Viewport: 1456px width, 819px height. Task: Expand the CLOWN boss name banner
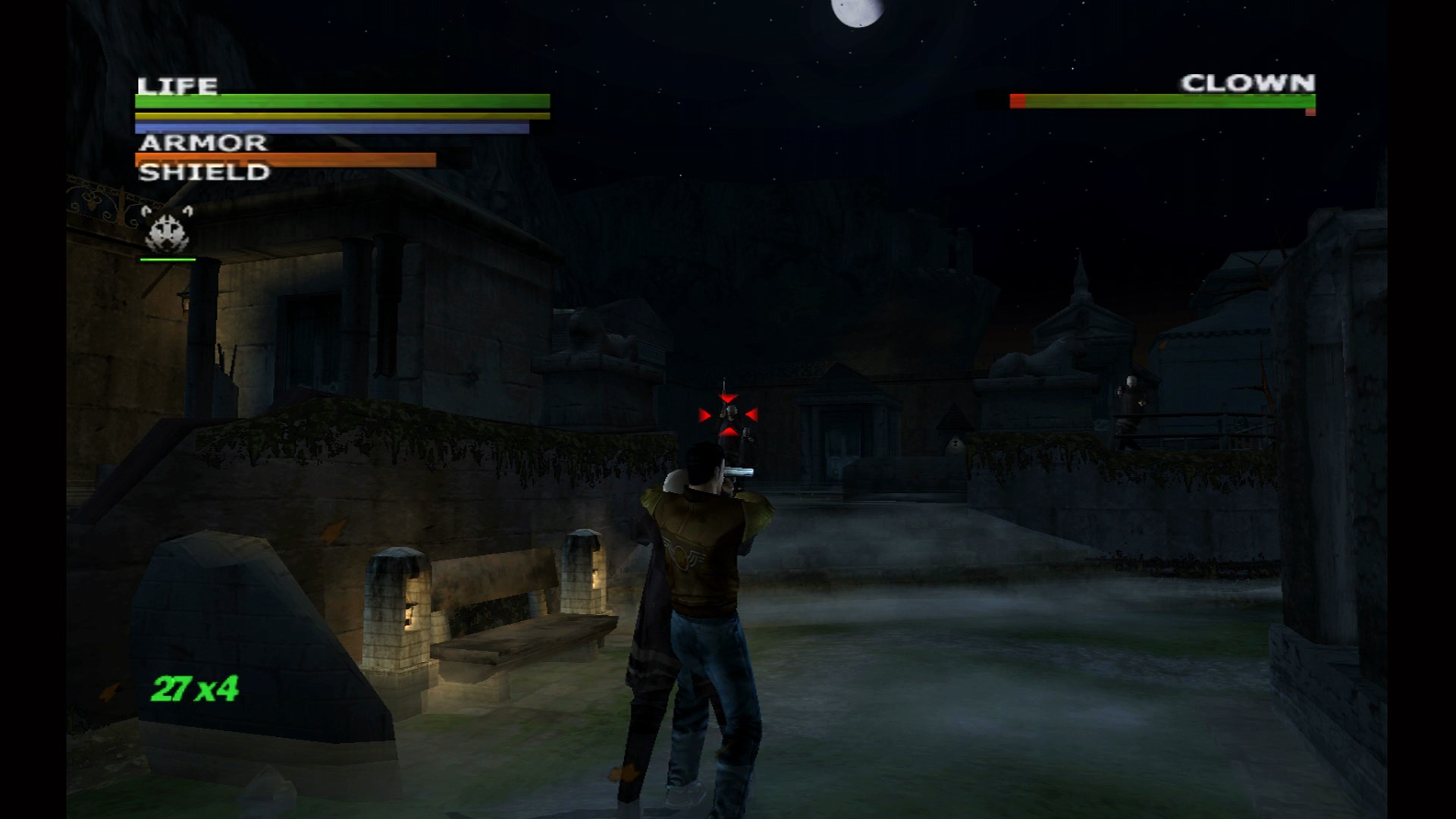coord(1247,81)
